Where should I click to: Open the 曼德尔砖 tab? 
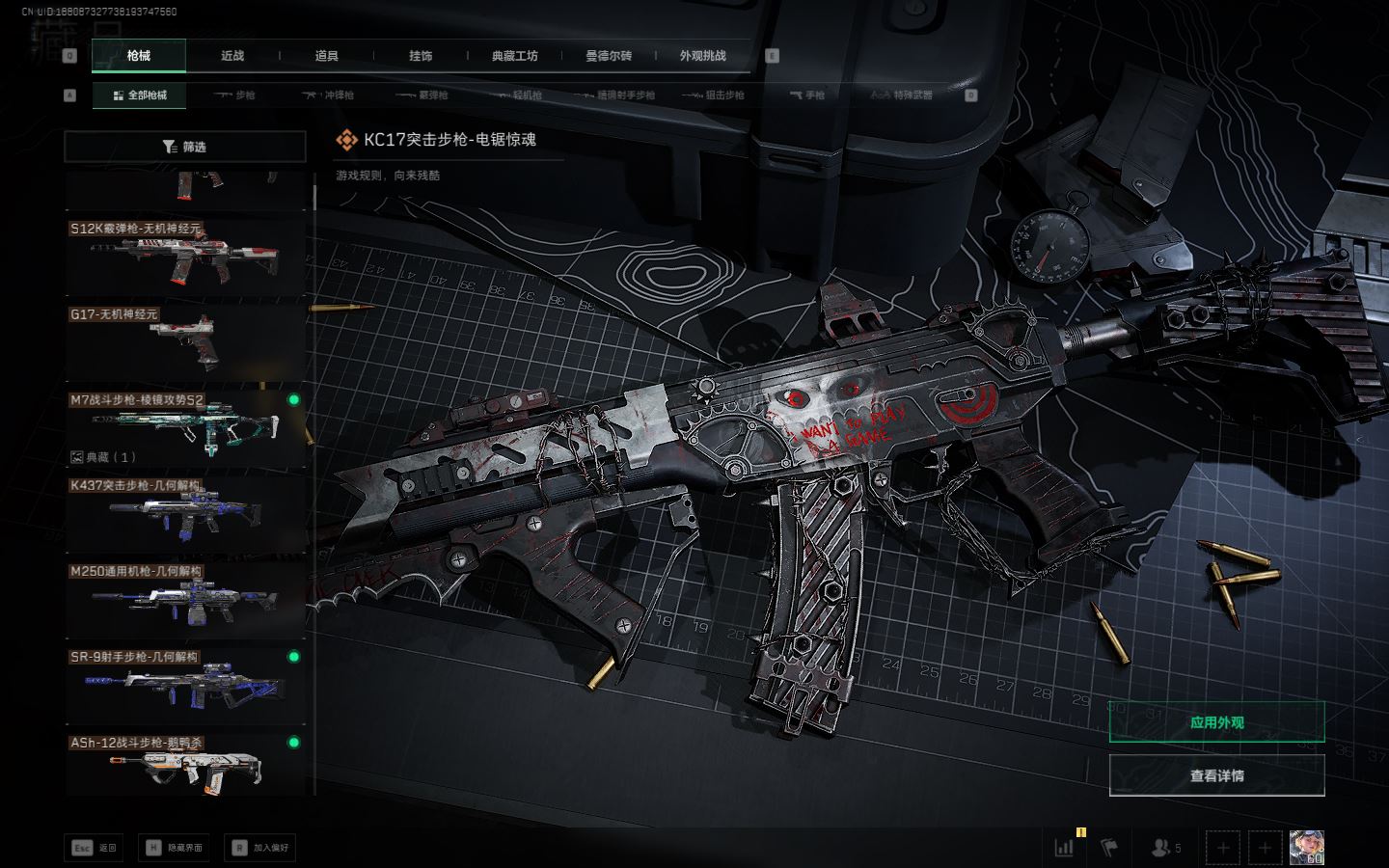(x=609, y=56)
